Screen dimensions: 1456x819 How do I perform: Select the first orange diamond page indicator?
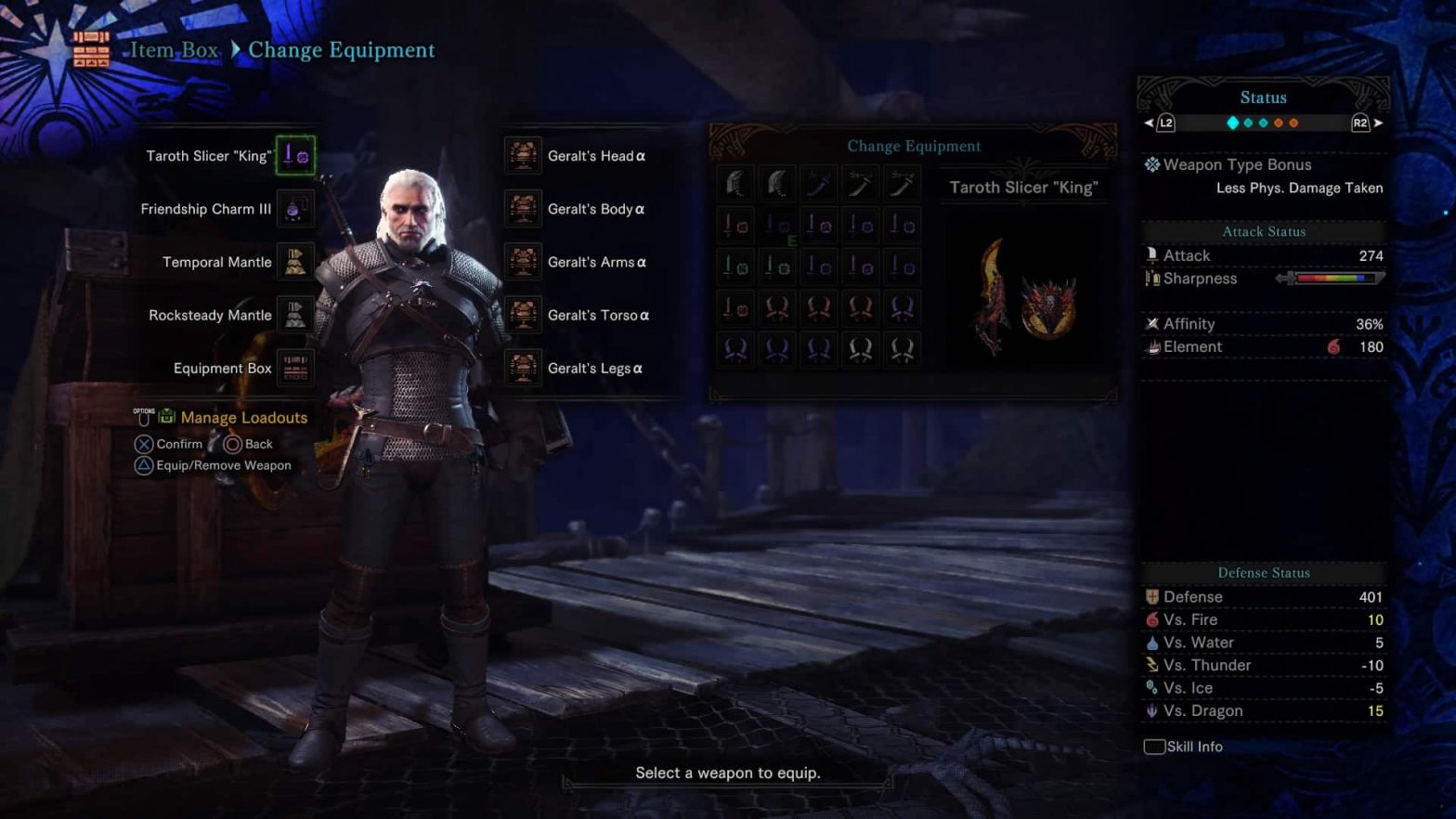click(x=1279, y=122)
